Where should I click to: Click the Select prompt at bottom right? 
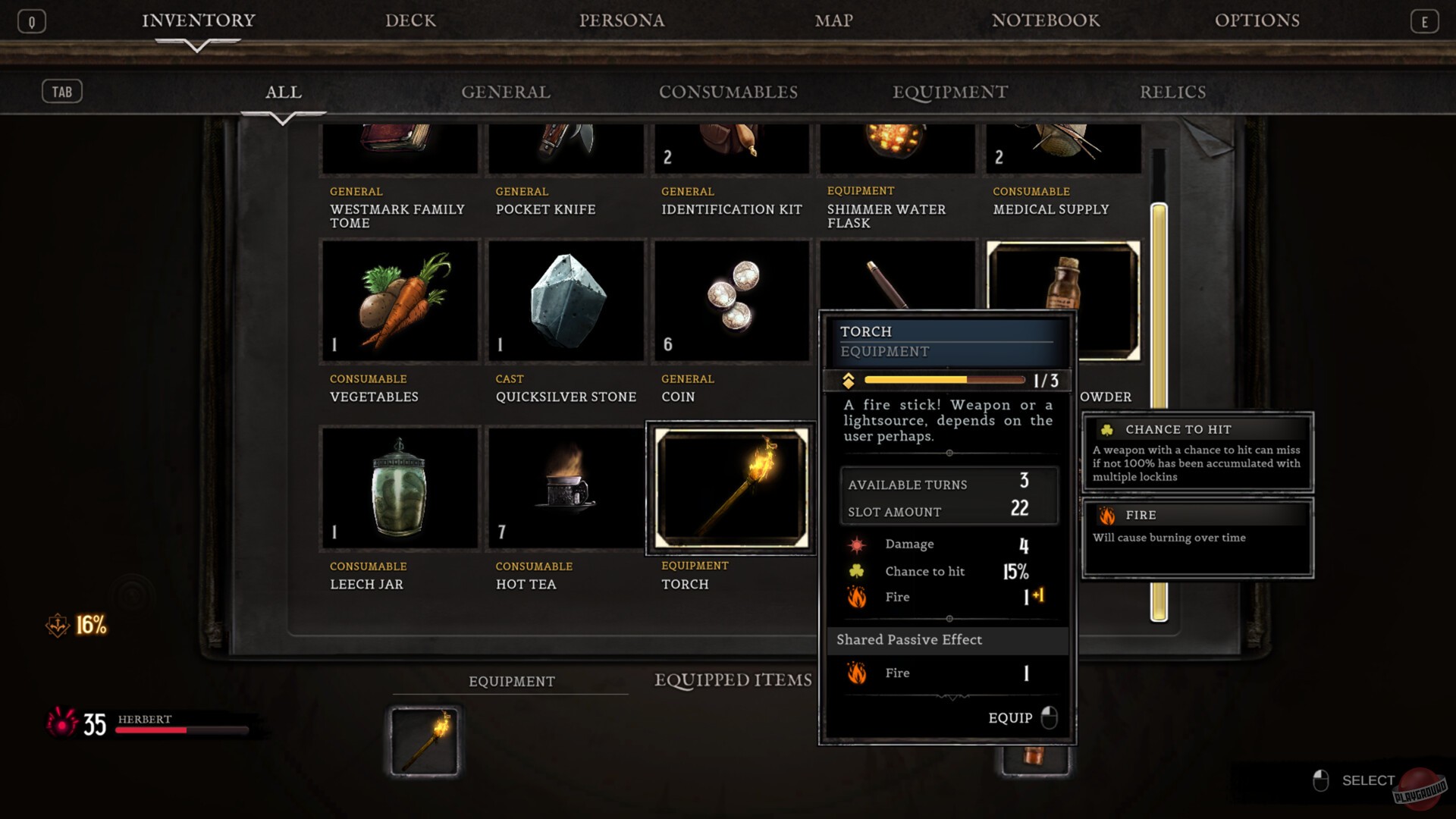pos(1368,780)
